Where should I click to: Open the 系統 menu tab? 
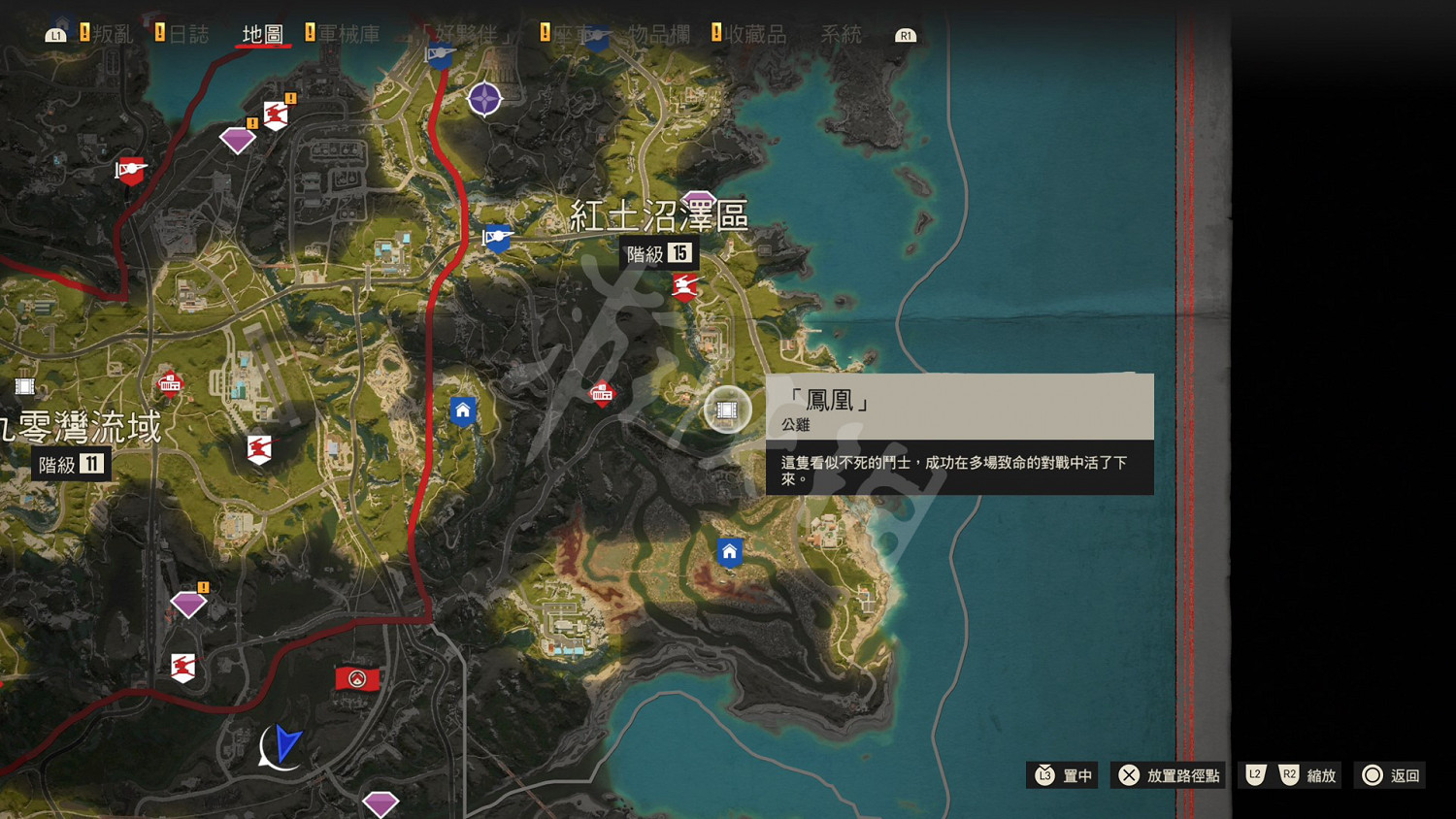tap(839, 36)
